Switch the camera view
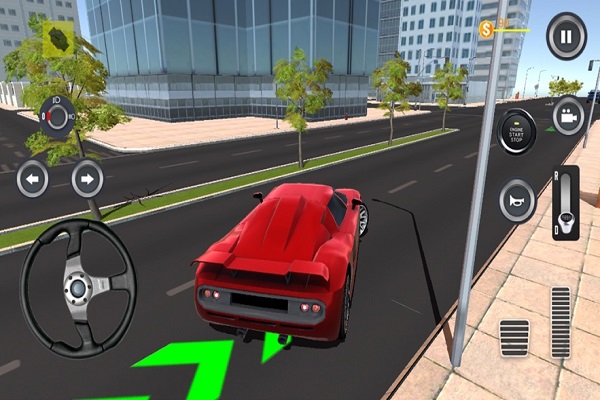Screen dimensions: 600x400 click(569, 117)
